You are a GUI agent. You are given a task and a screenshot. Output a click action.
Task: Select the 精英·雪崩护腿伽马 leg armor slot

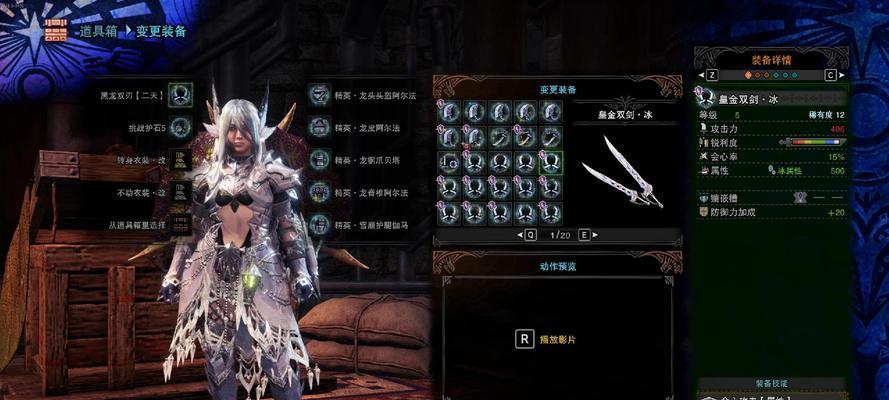click(320, 223)
